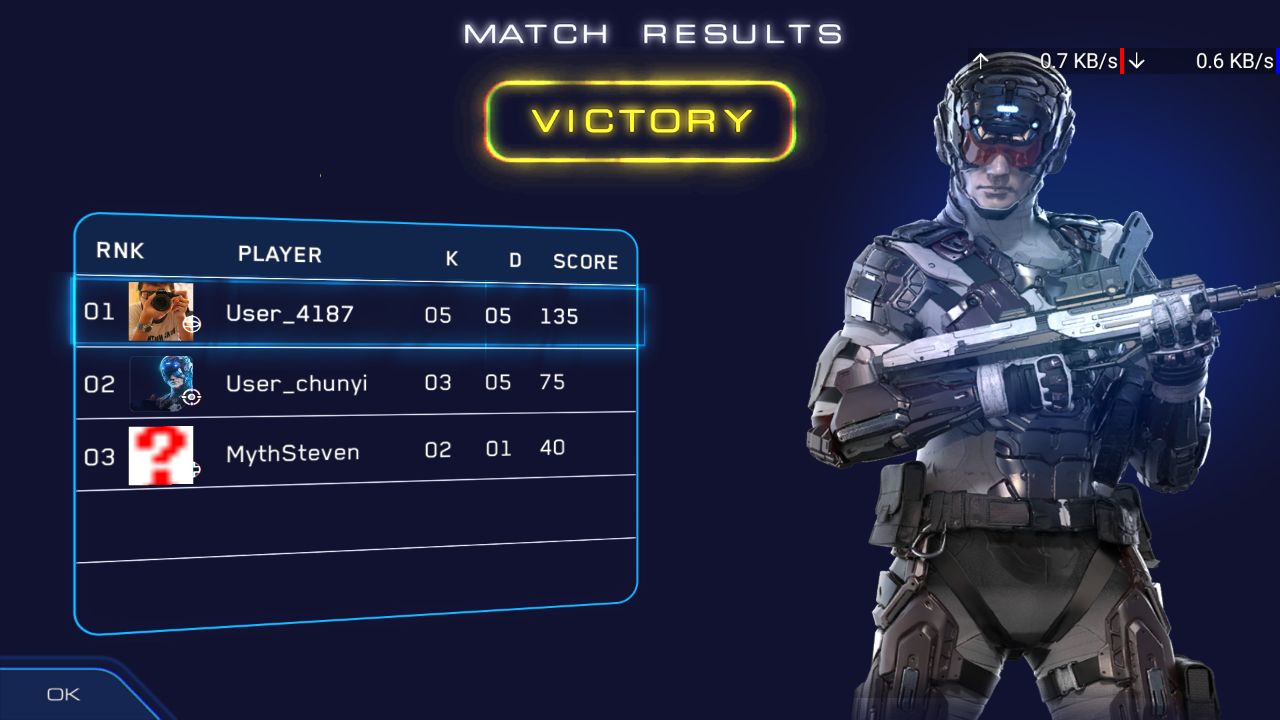Confirm results with the OK button
Screen dimensions: 1280x720
tap(63, 694)
